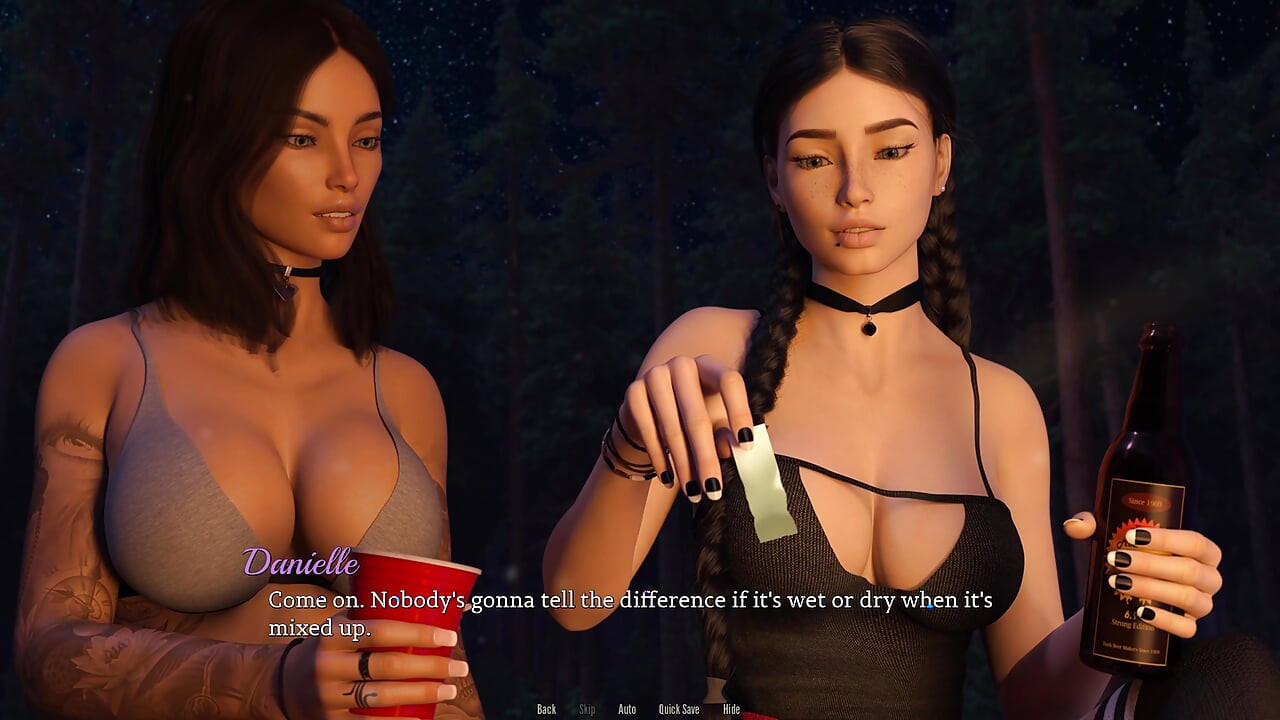This screenshot has height=720, width=1280.
Task: Click Back to rewind the dialogue
Action: point(546,709)
